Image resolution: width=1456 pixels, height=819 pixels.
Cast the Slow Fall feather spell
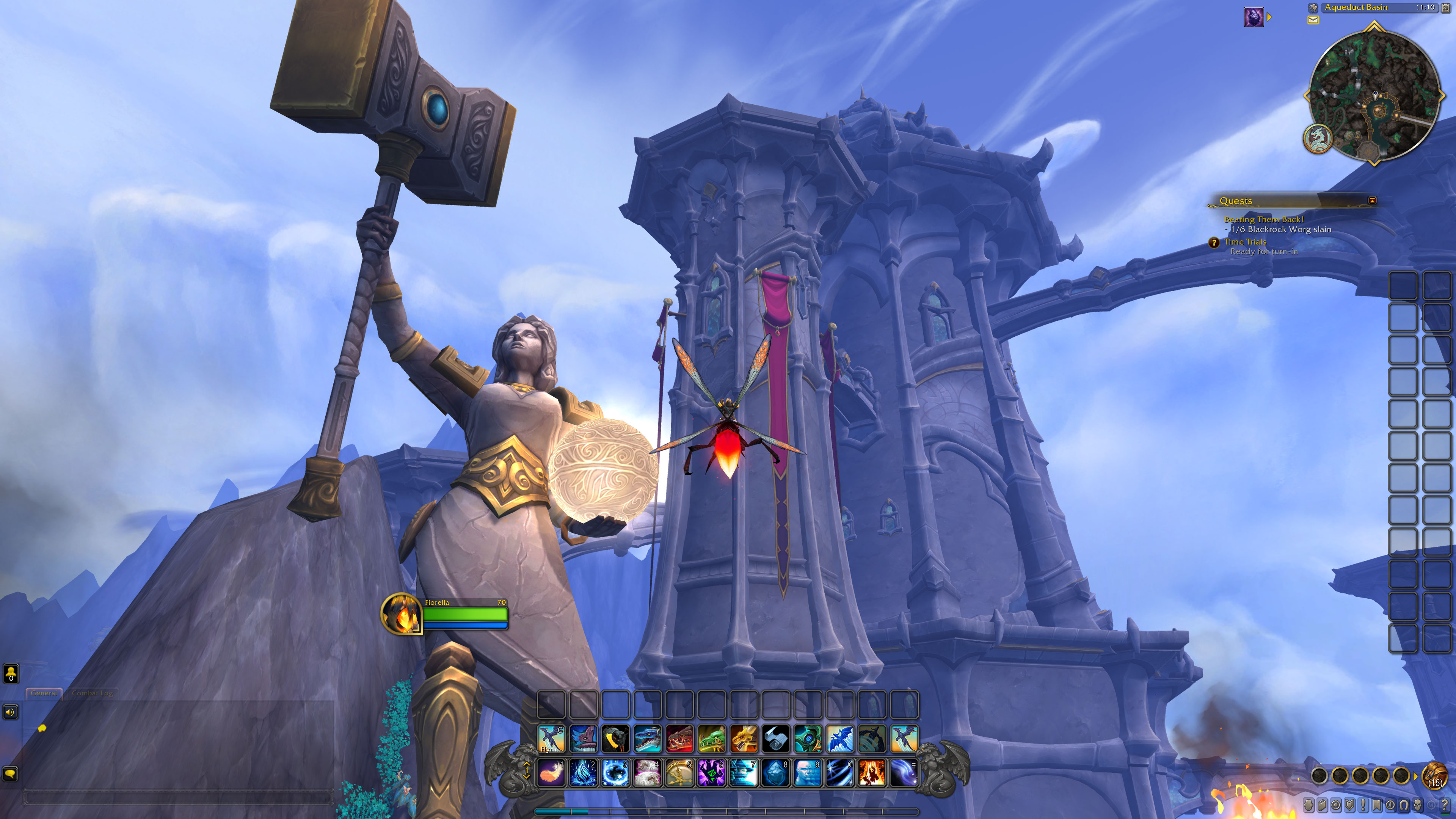pyautogui.click(x=551, y=773)
